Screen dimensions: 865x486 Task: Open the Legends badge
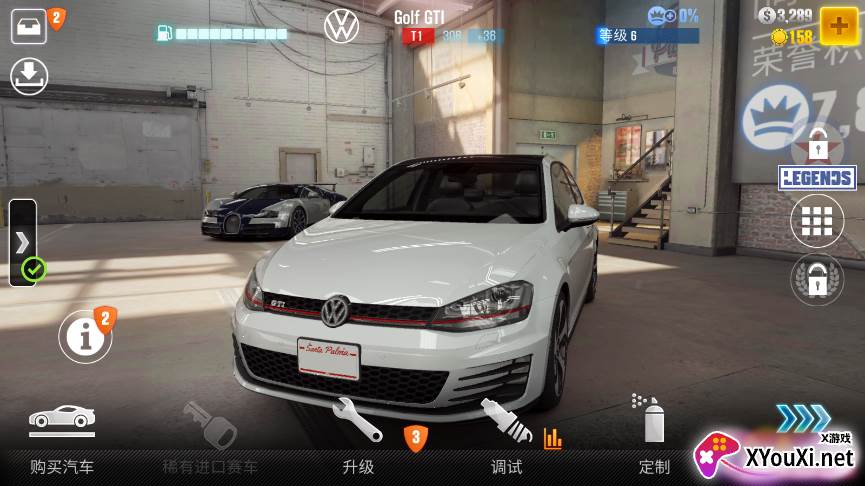817,178
